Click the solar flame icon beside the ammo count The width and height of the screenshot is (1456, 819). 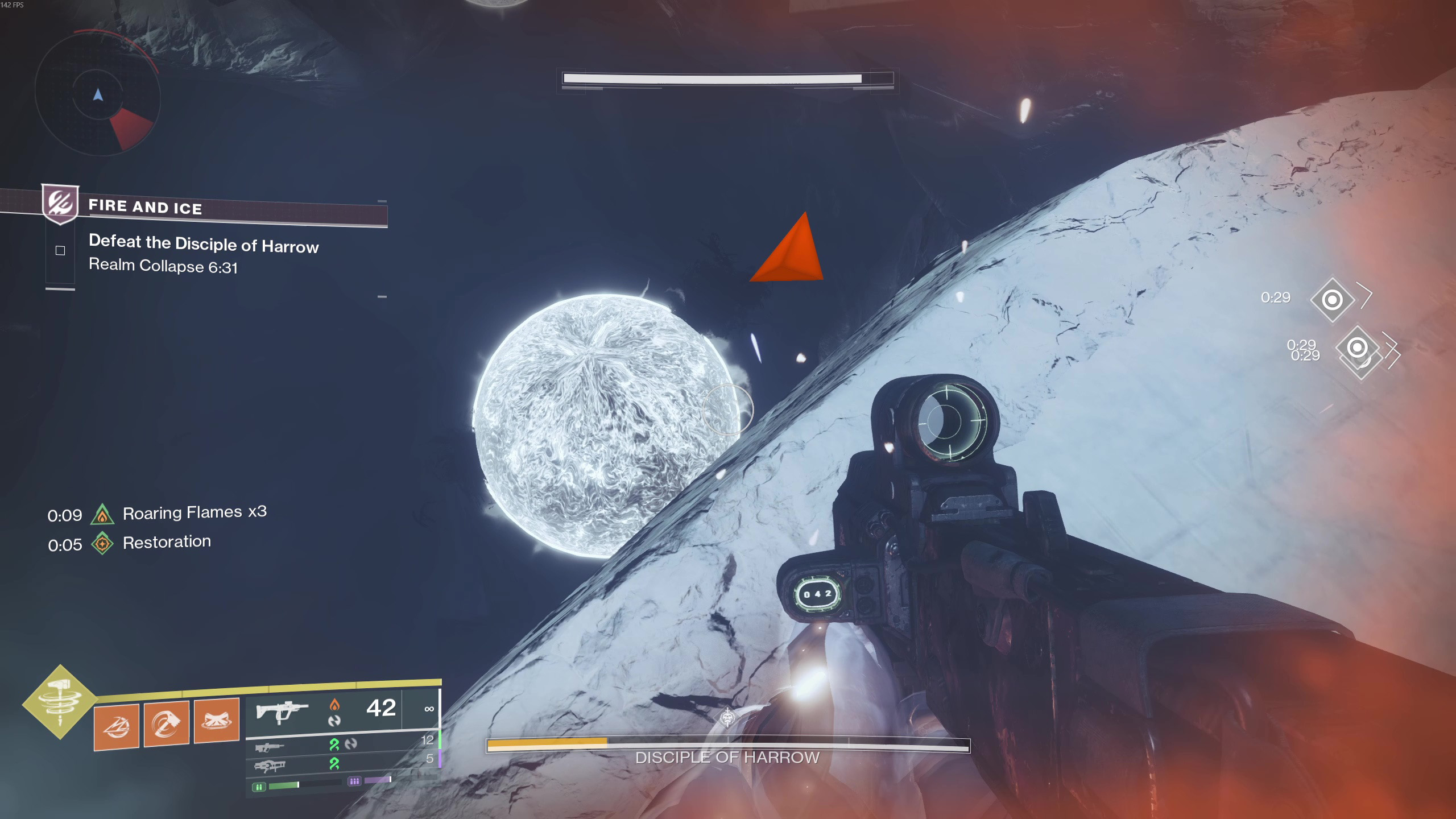[334, 705]
